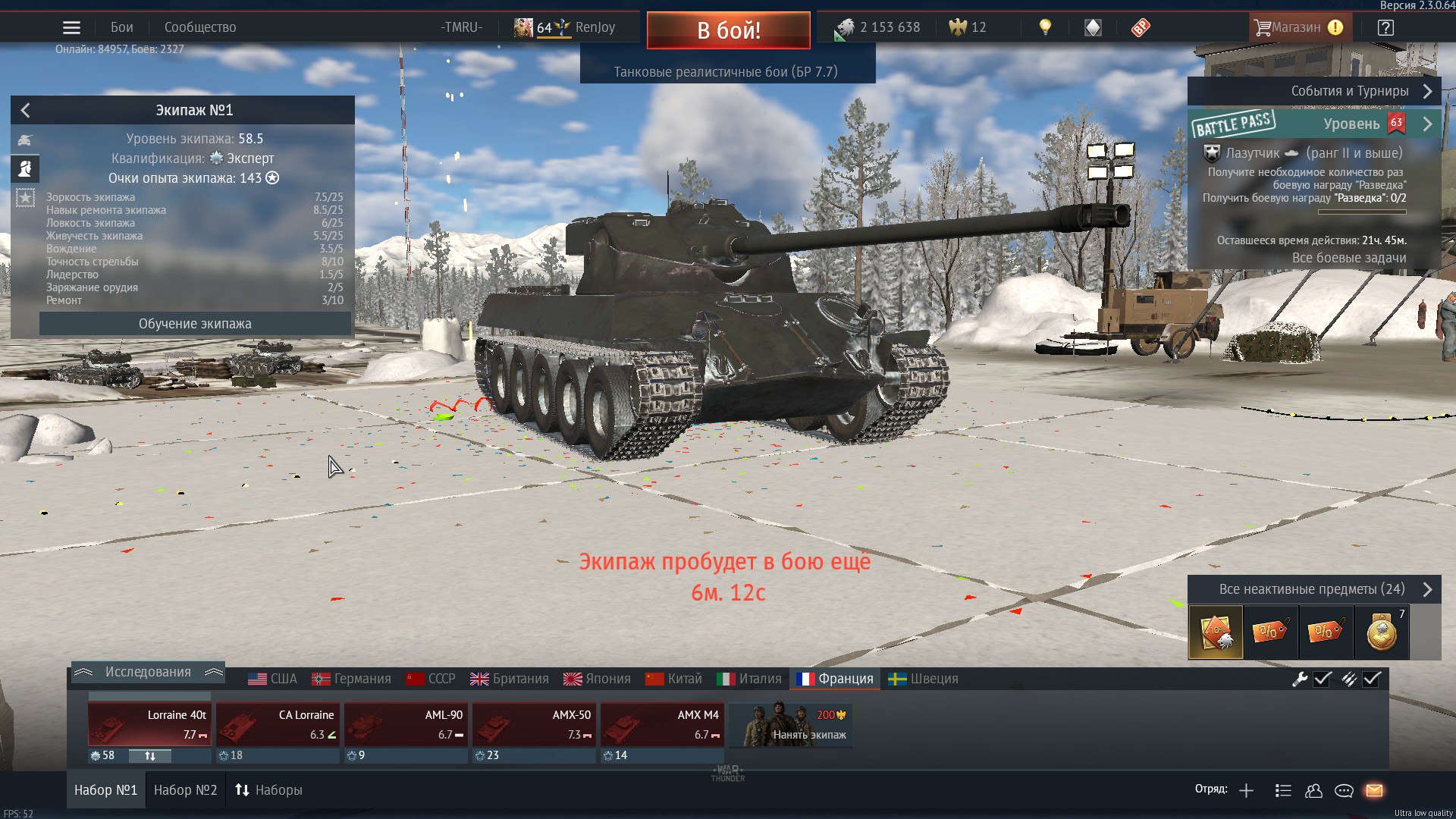
Task: Click the Обучение экипажа button
Action: click(x=195, y=324)
